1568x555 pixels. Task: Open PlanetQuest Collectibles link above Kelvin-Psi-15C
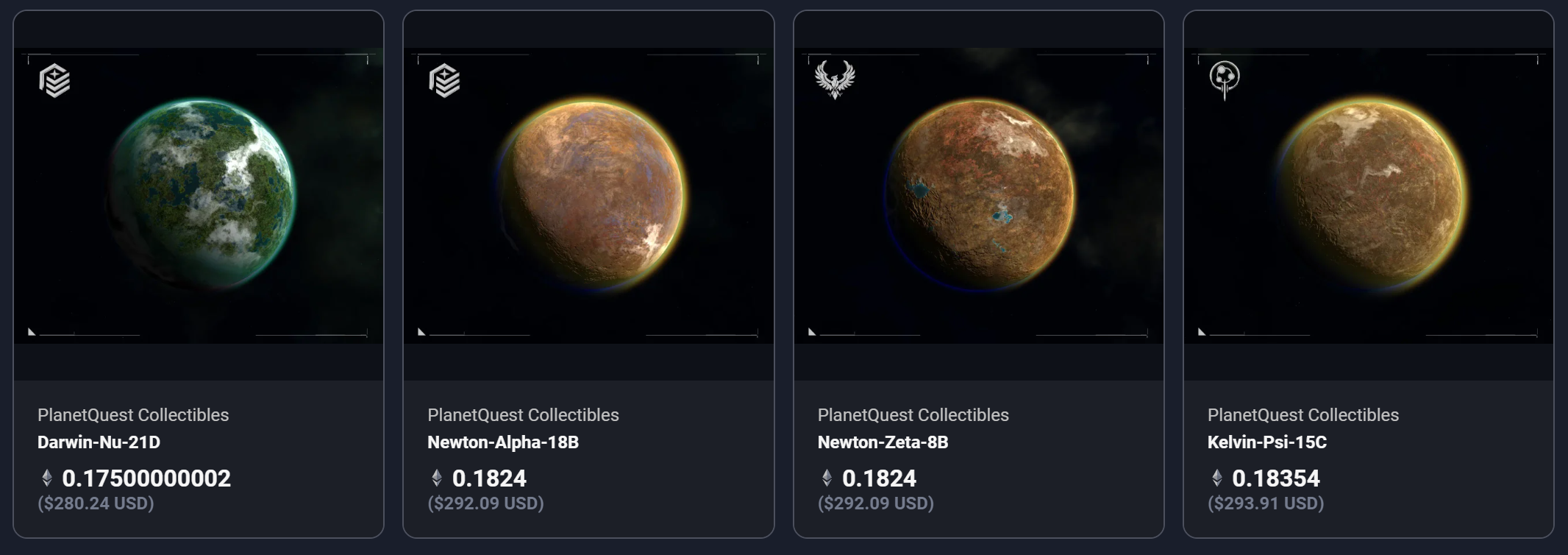tap(1302, 415)
